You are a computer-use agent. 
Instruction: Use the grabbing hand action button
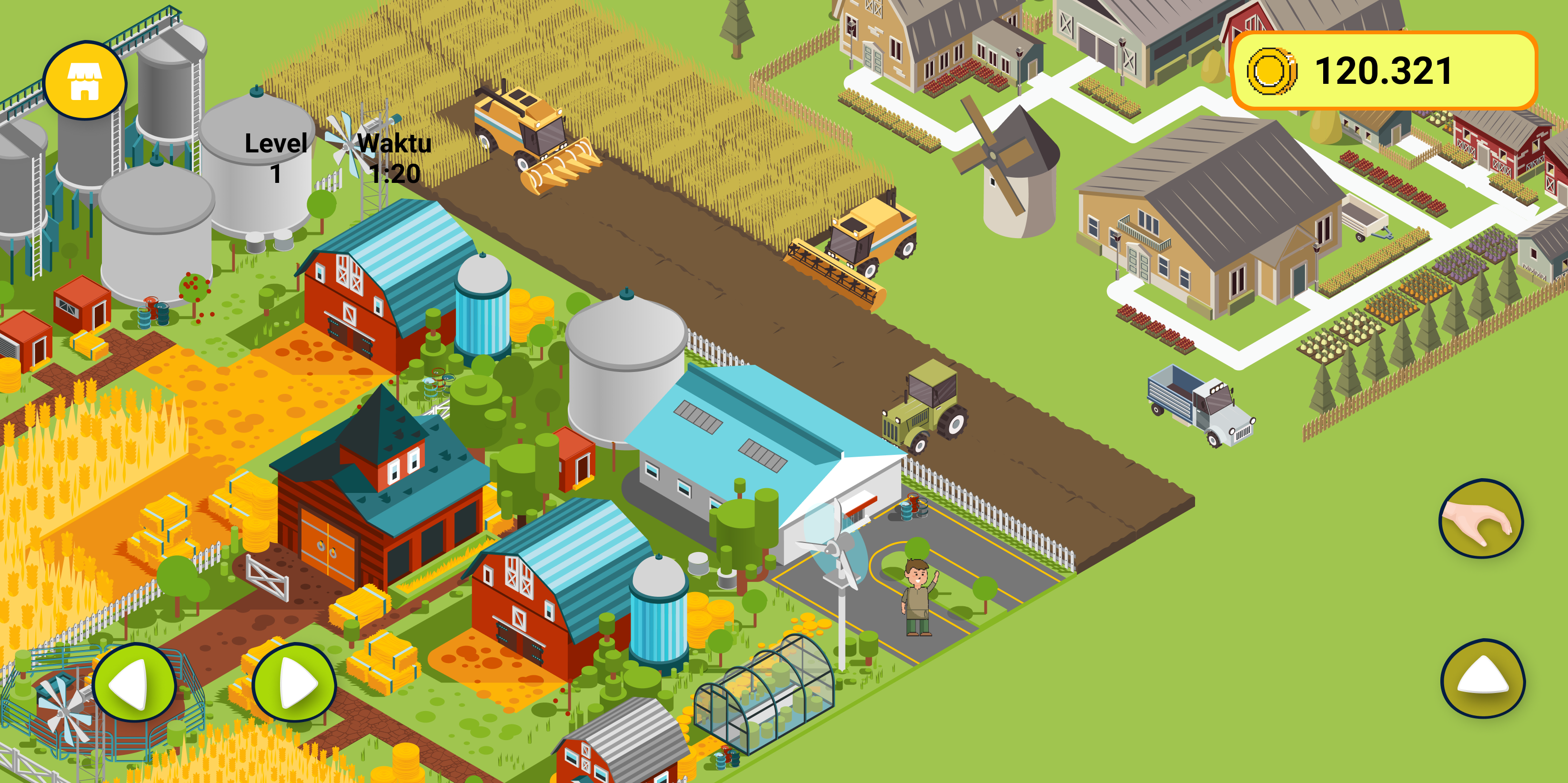(x=1480, y=519)
